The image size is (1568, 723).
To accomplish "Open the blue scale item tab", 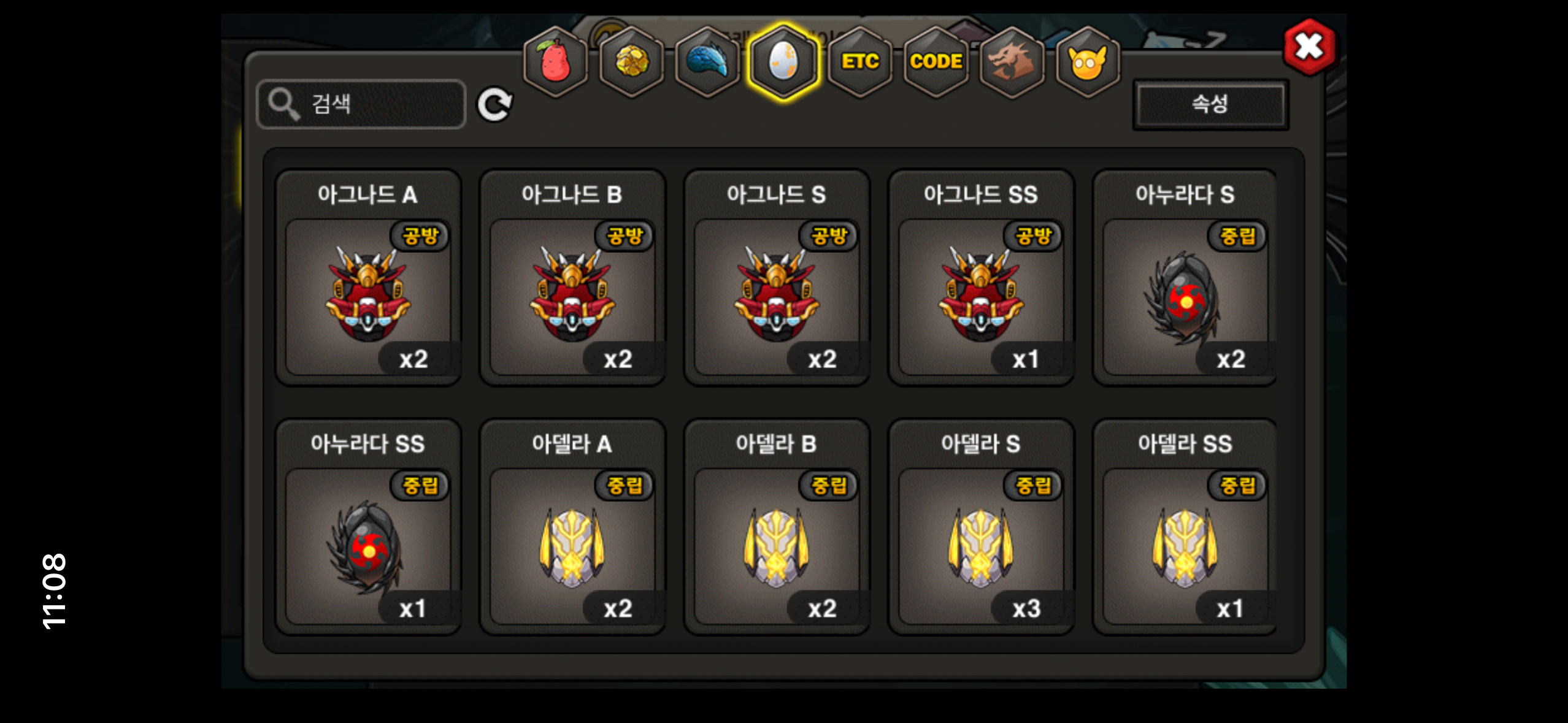I will (x=707, y=61).
